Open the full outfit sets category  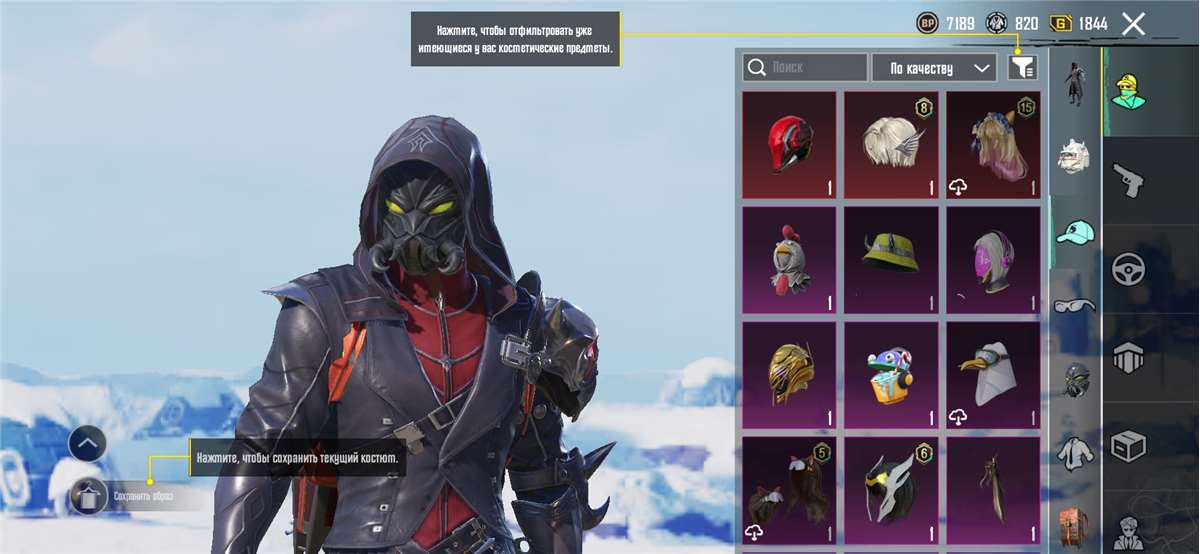pos(1075,84)
